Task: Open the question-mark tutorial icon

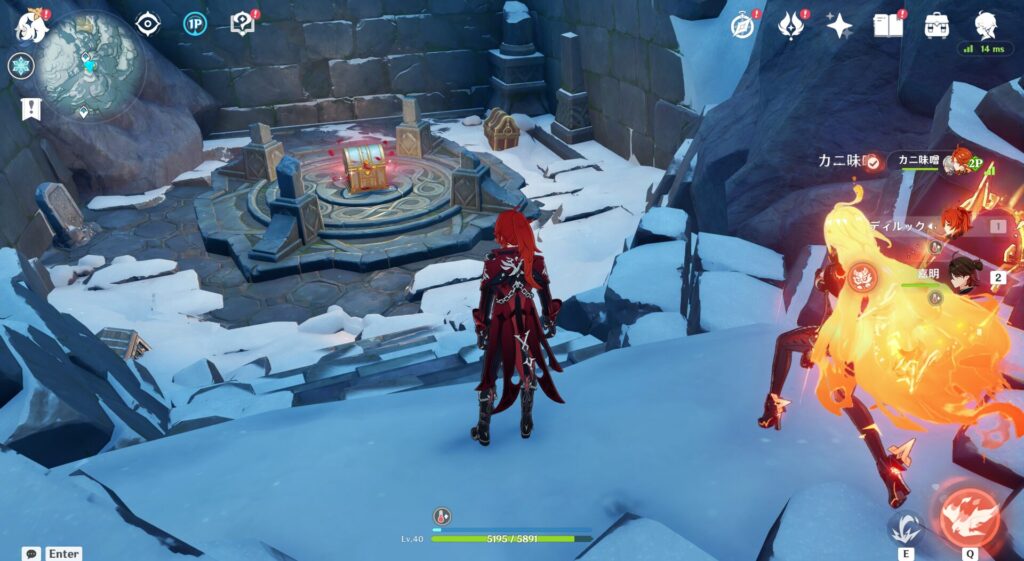Action: click(x=242, y=23)
